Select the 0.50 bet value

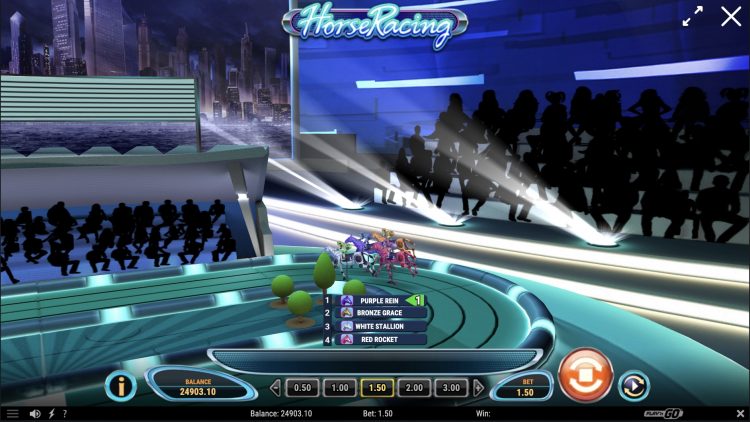pos(301,388)
